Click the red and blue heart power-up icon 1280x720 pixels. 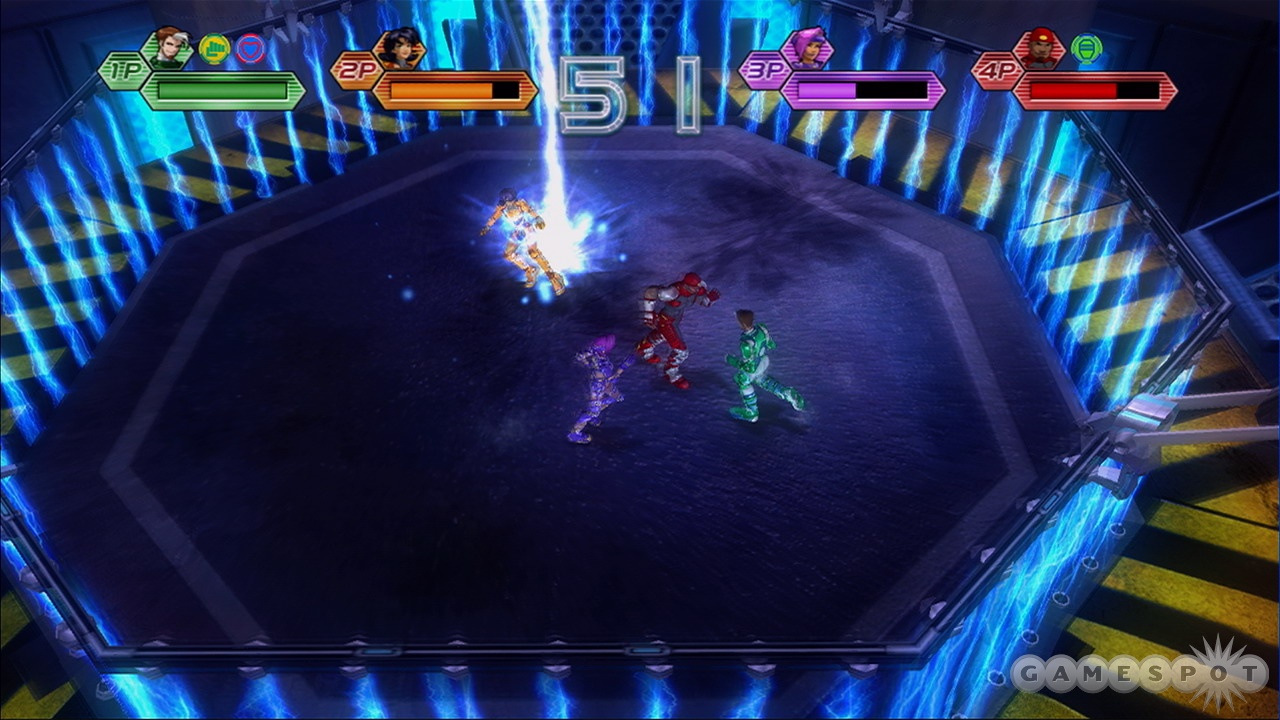click(250, 49)
